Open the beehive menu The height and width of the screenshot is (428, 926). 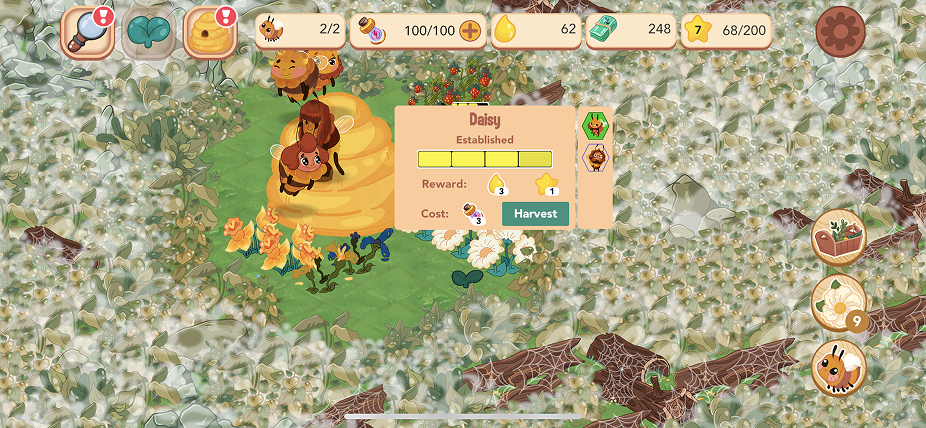coord(209,32)
